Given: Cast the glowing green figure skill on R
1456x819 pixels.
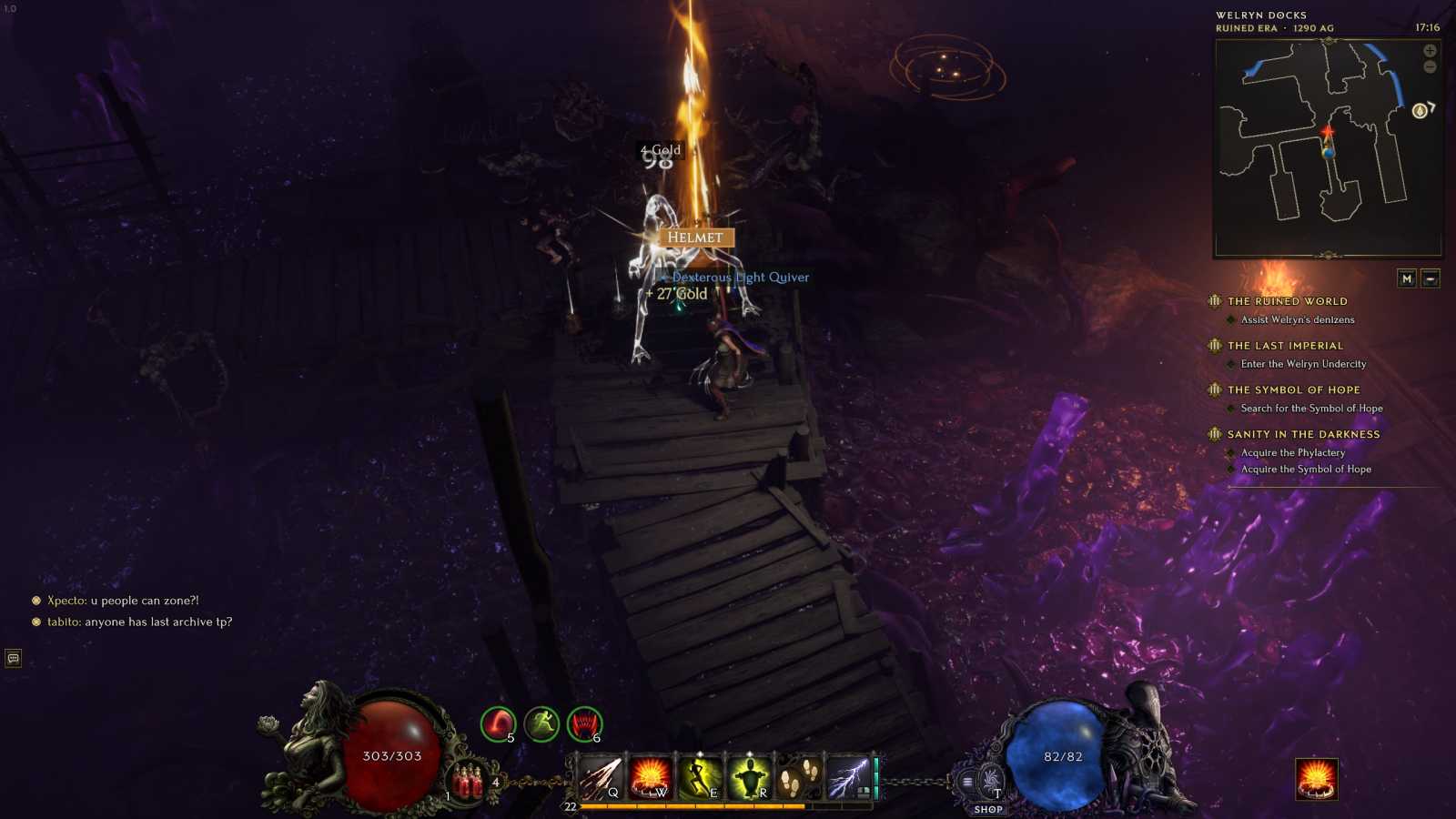Looking at the screenshot, I should pos(749,778).
